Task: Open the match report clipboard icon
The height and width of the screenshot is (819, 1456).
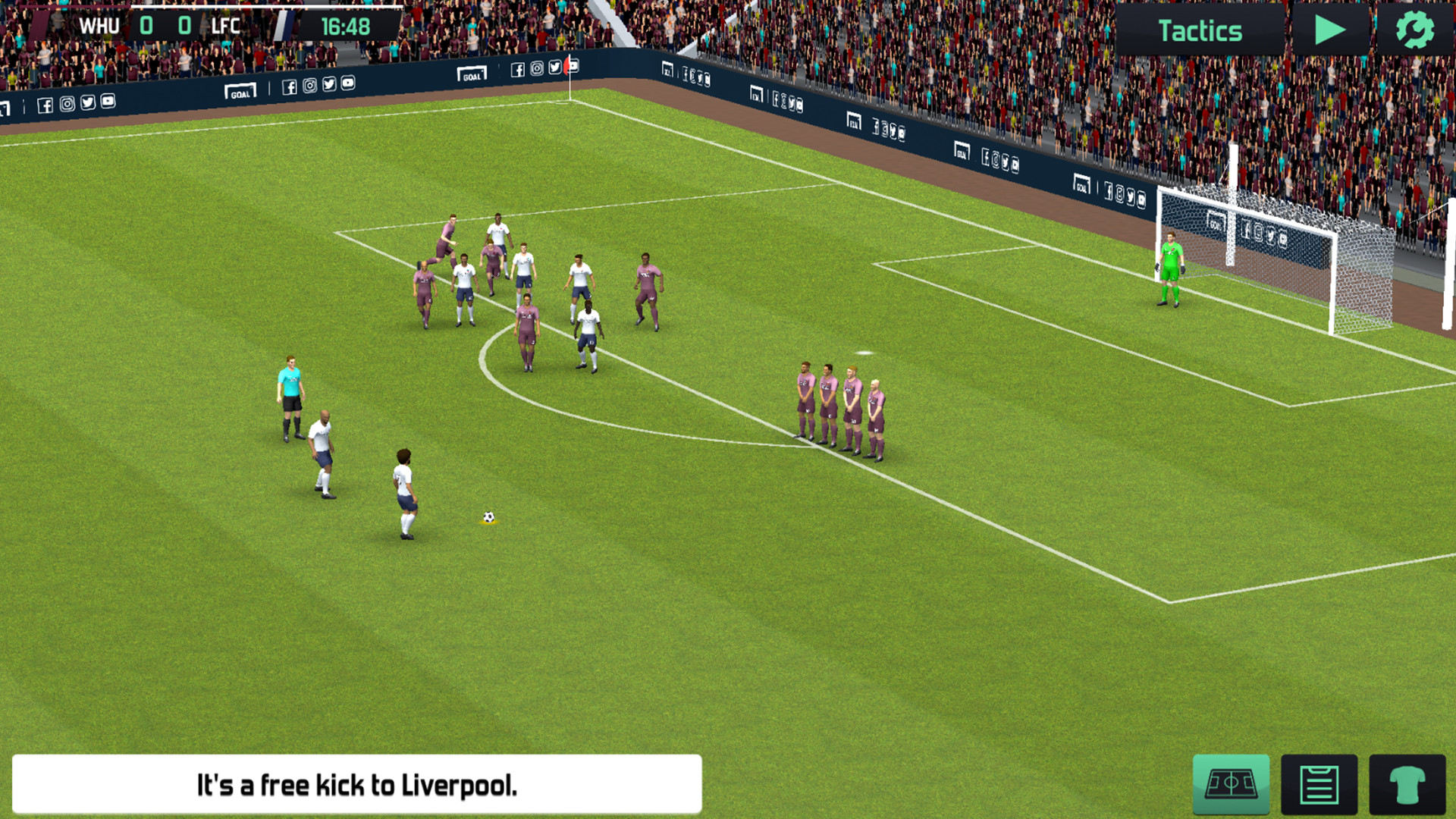Action: pos(1320,783)
